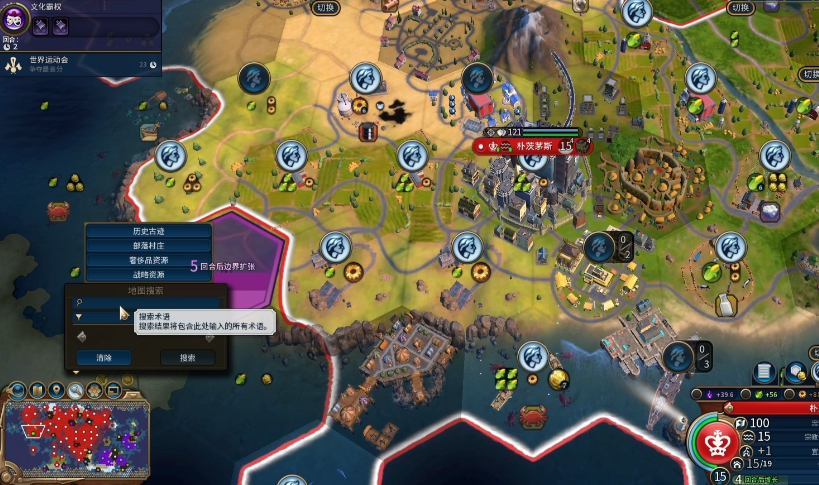Open the city details list icon
This screenshot has width=819, height=485.
point(763,372)
